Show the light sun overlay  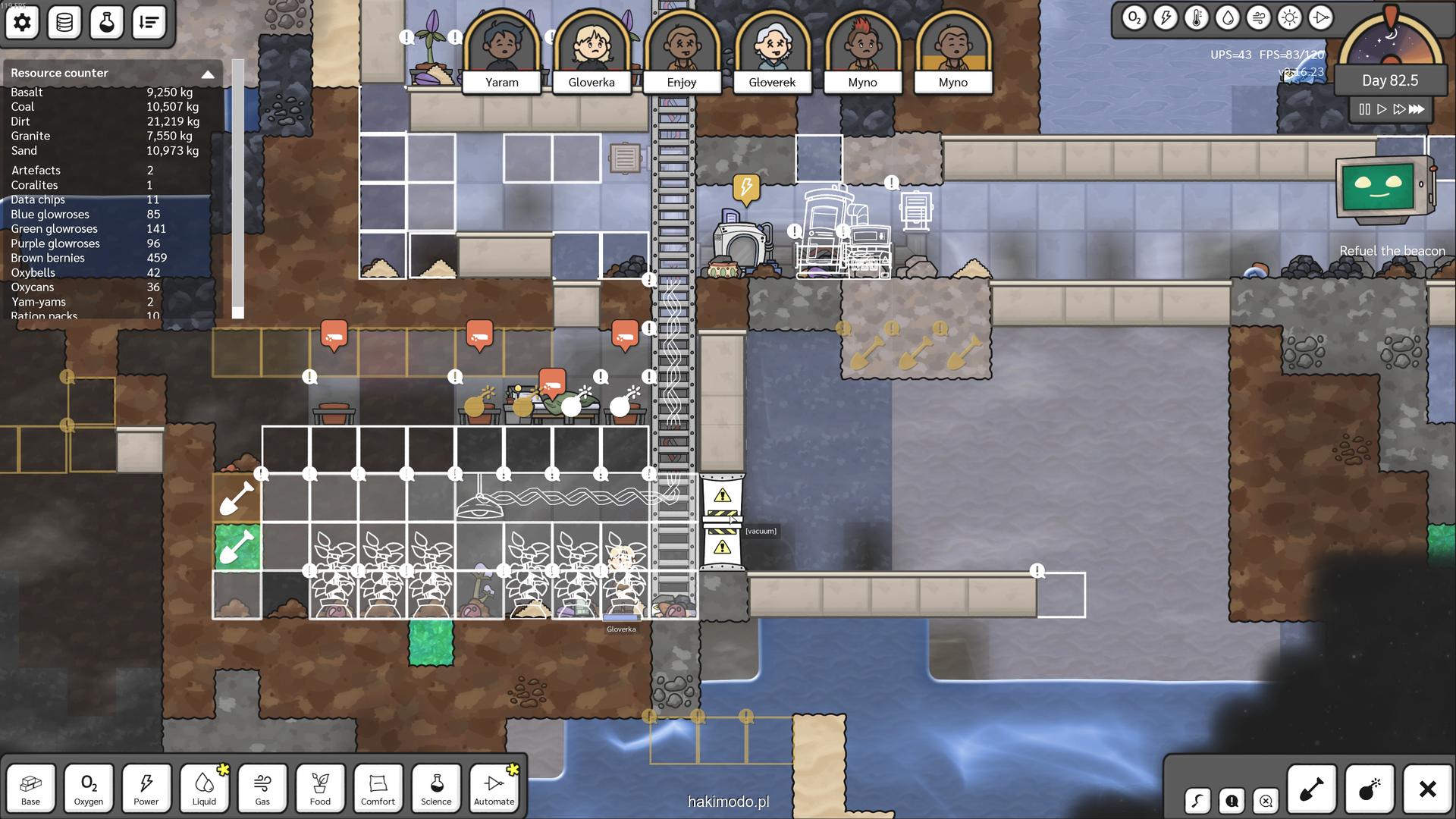1289,18
